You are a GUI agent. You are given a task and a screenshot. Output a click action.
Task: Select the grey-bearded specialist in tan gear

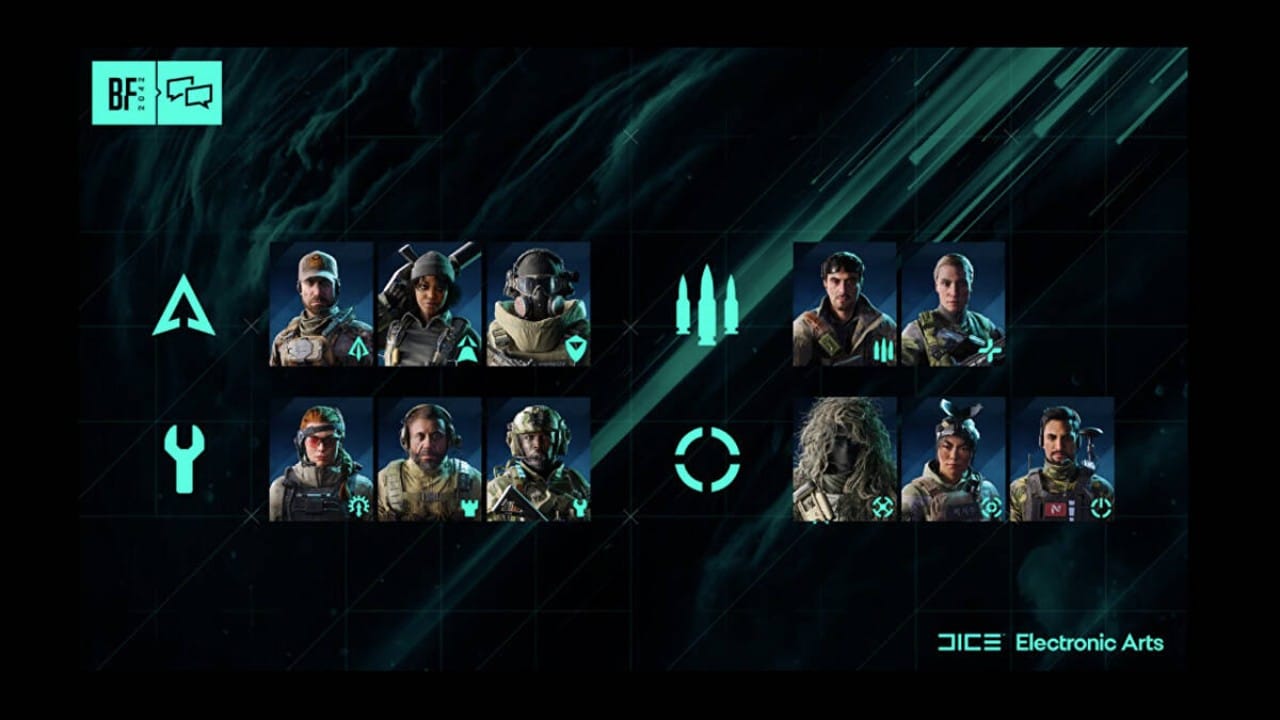pyautogui.click(x=429, y=459)
